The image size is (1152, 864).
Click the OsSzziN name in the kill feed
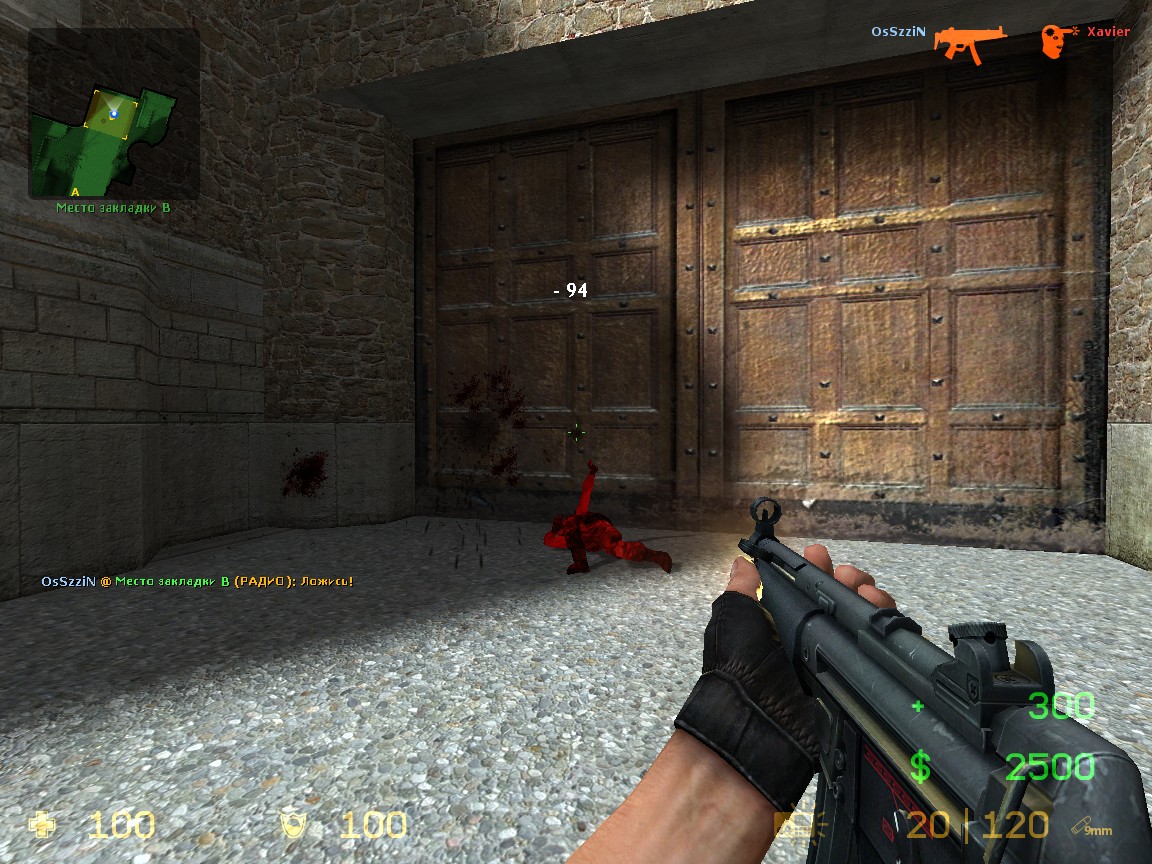tap(898, 32)
